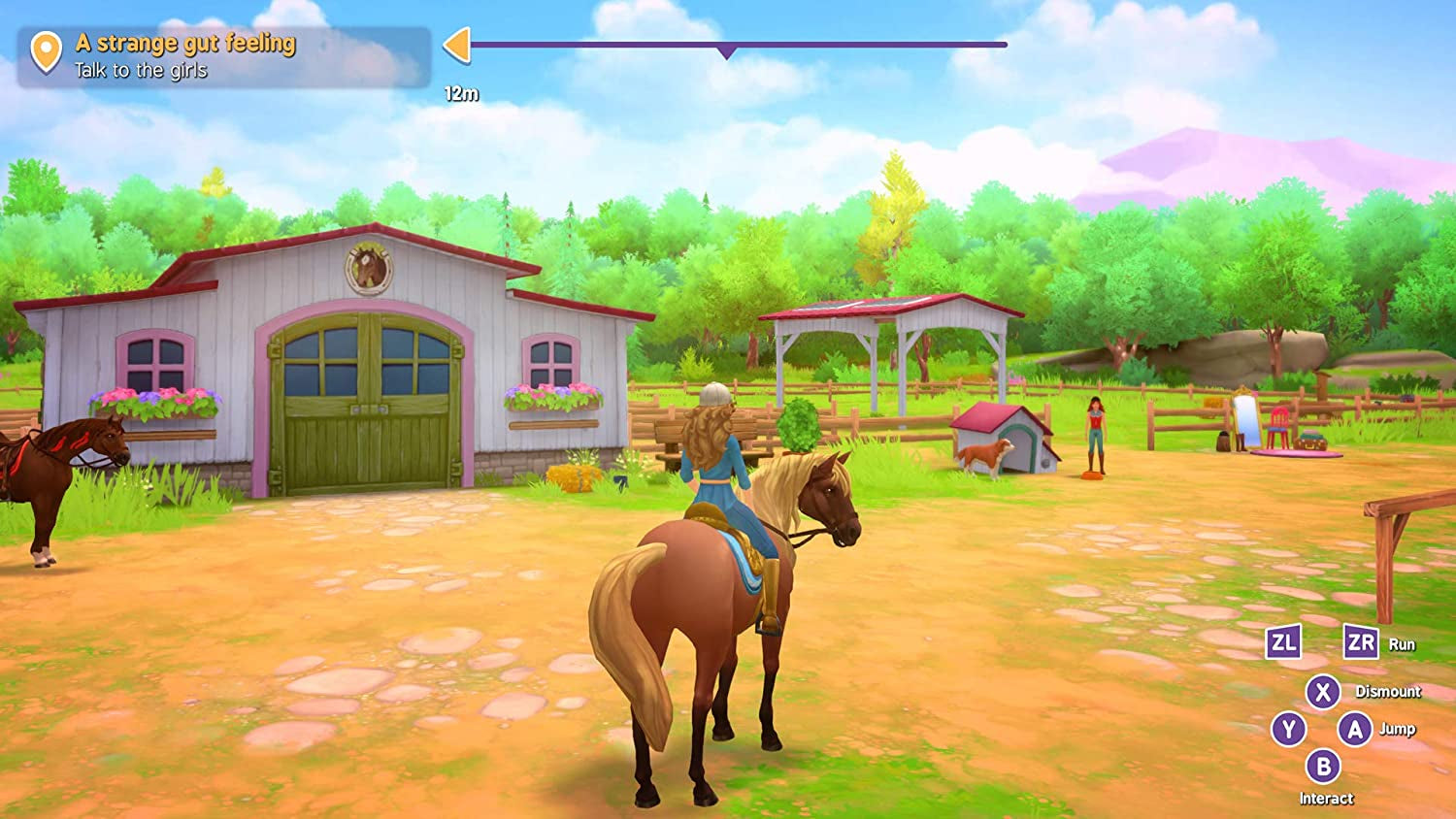The height and width of the screenshot is (819, 1456).
Task: Click the ZR Run button icon
Action: [x=1363, y=642]
